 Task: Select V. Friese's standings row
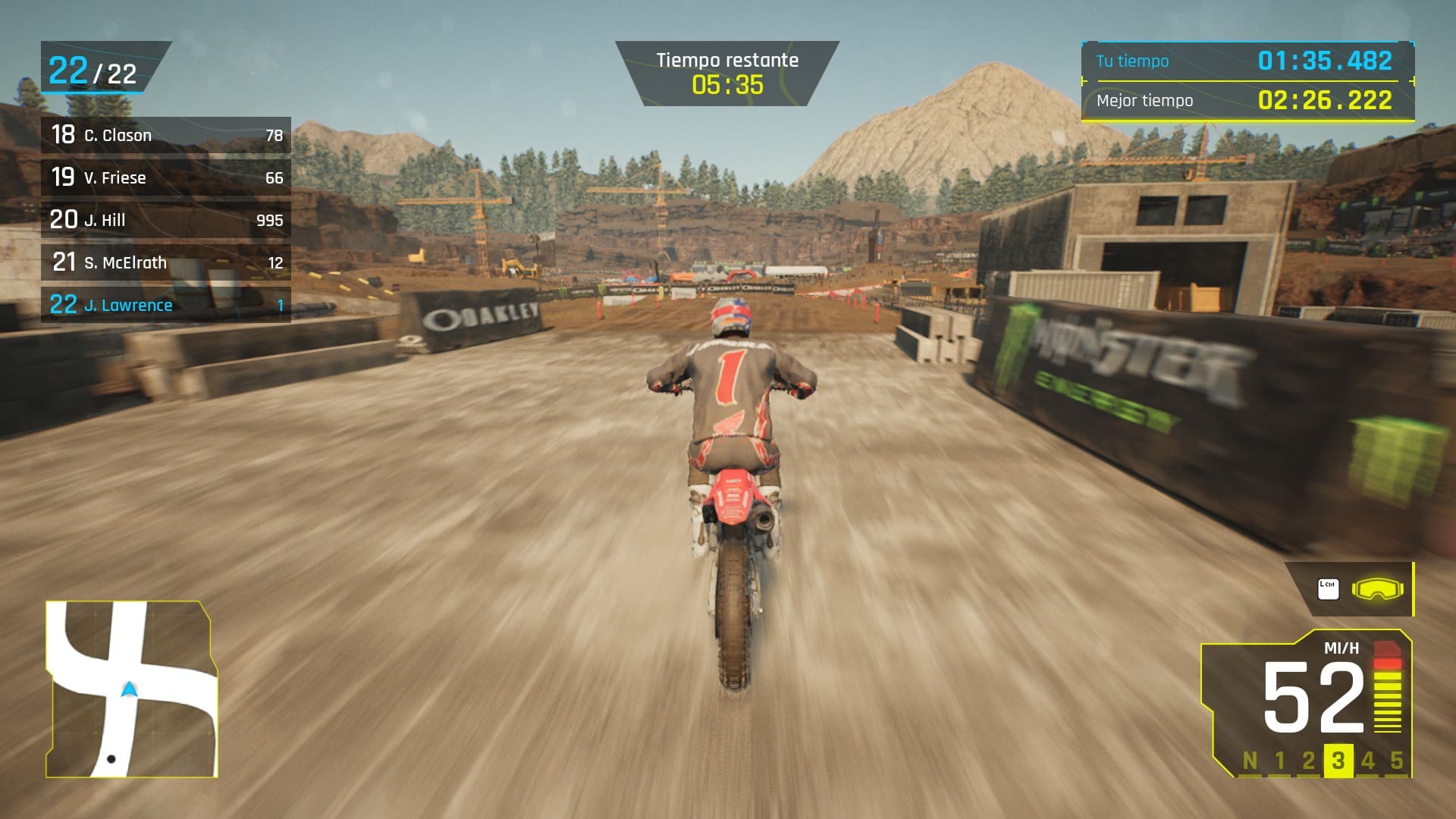(x=165, y=177)
